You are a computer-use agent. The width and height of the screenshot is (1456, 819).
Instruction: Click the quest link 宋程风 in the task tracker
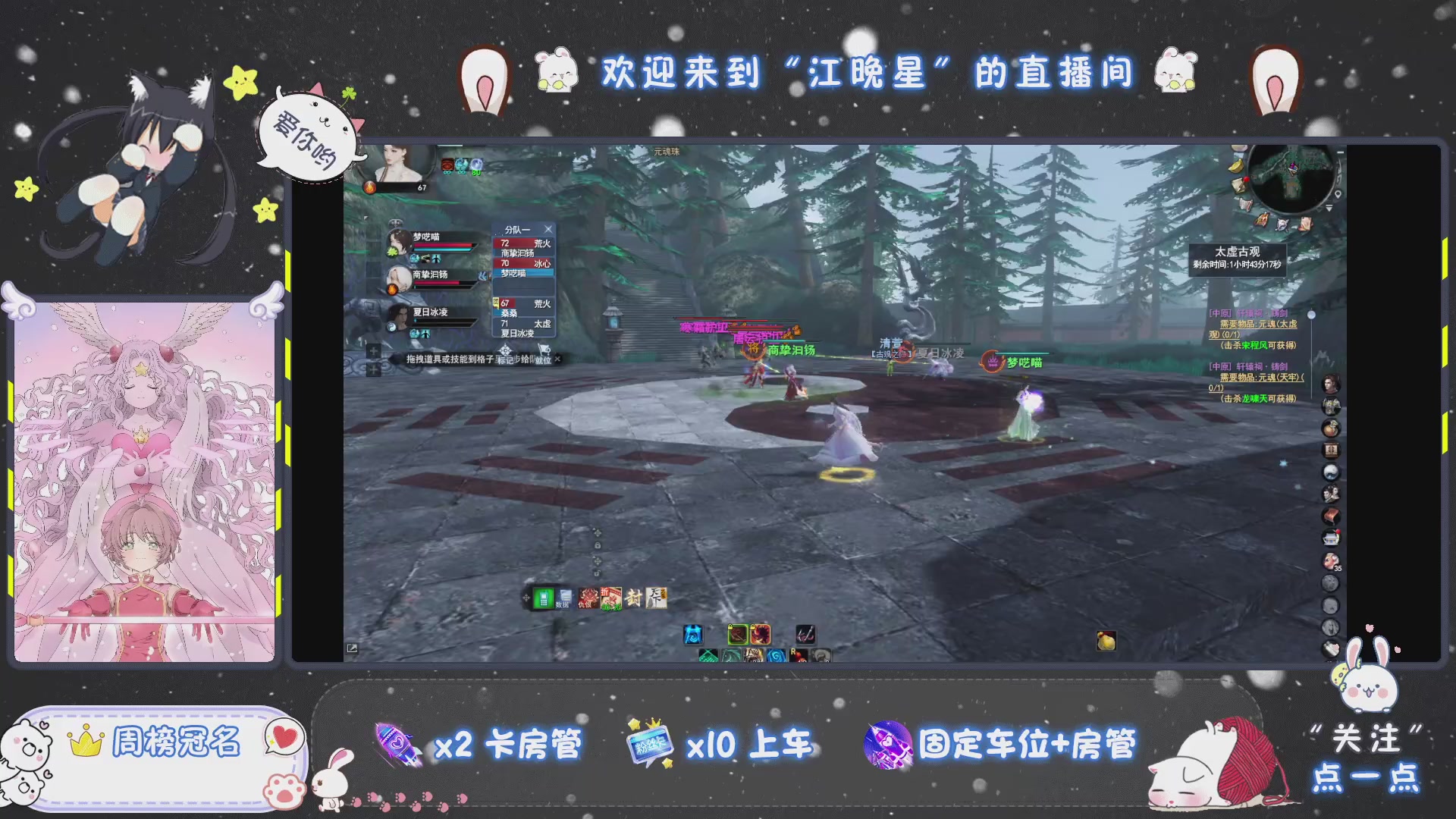click(1254, 346)
